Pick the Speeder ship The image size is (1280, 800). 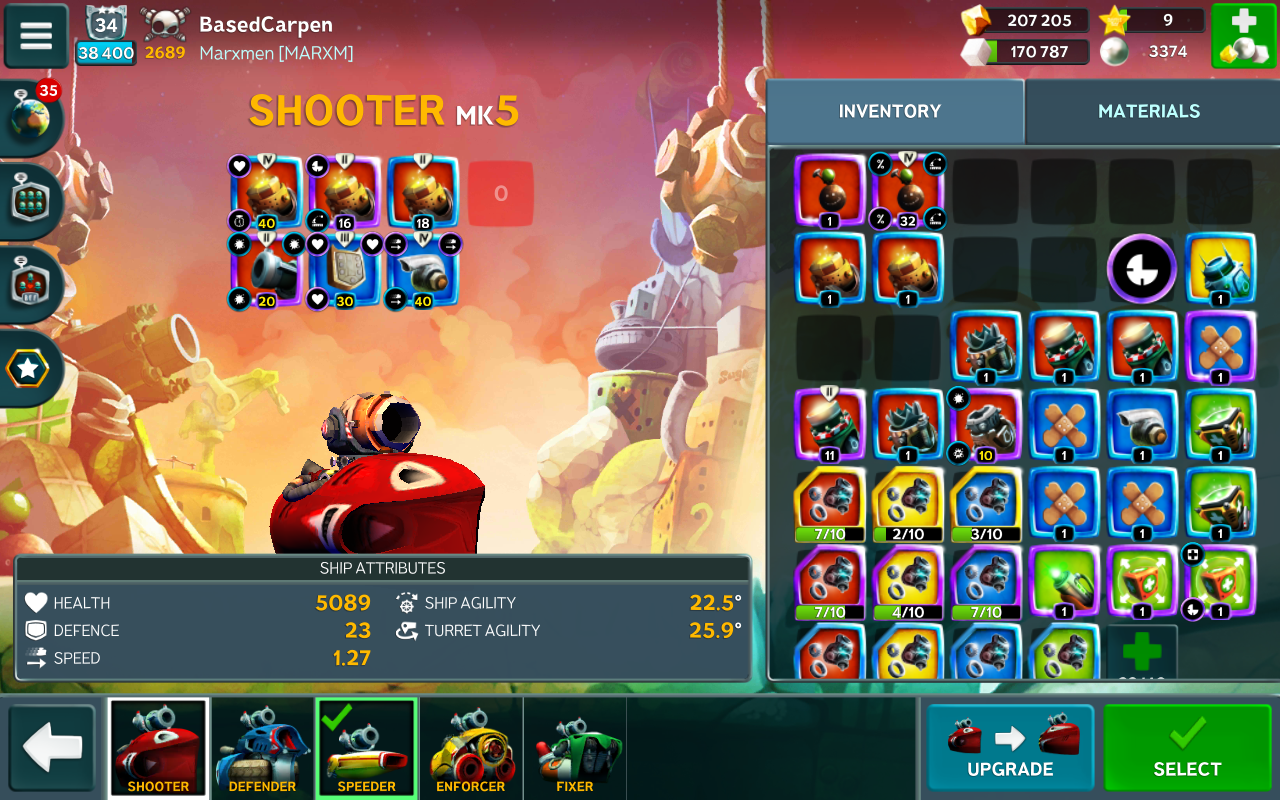pyautogui.click(x=366, y=748)
